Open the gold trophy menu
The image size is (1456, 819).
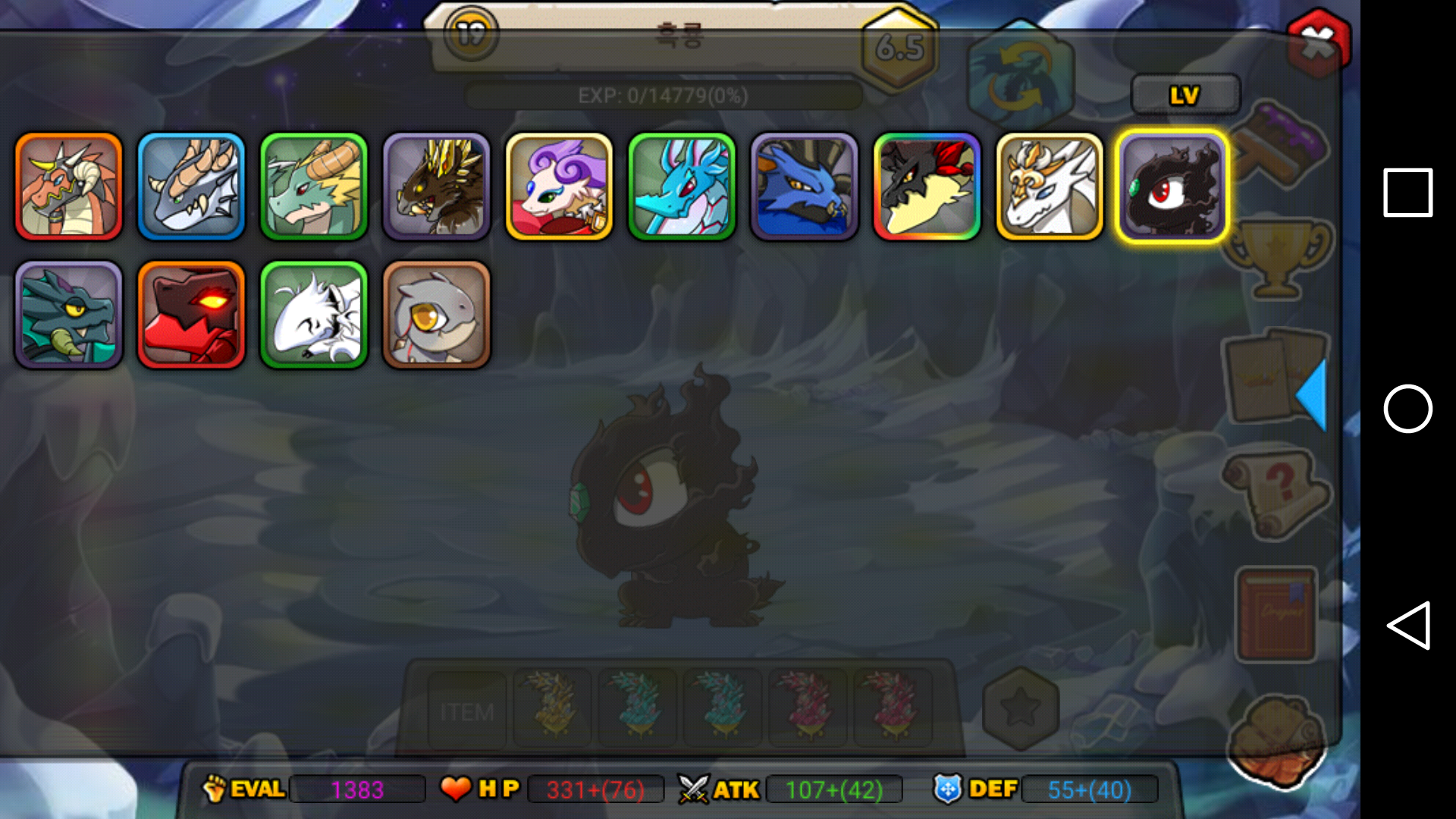pos(1277,258)
